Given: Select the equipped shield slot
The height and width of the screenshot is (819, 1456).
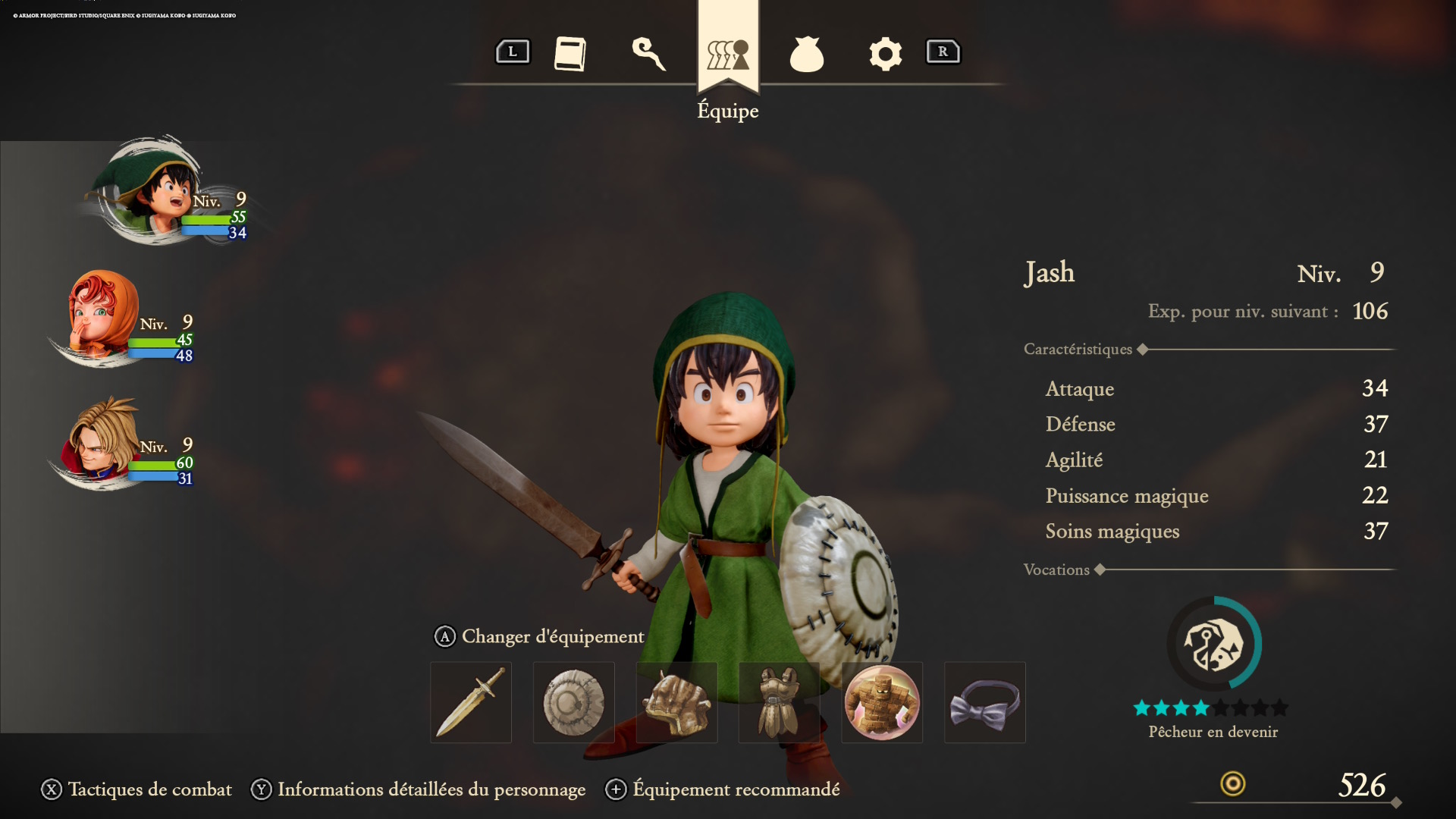Looking at the screenshot, I should point(573,702).
